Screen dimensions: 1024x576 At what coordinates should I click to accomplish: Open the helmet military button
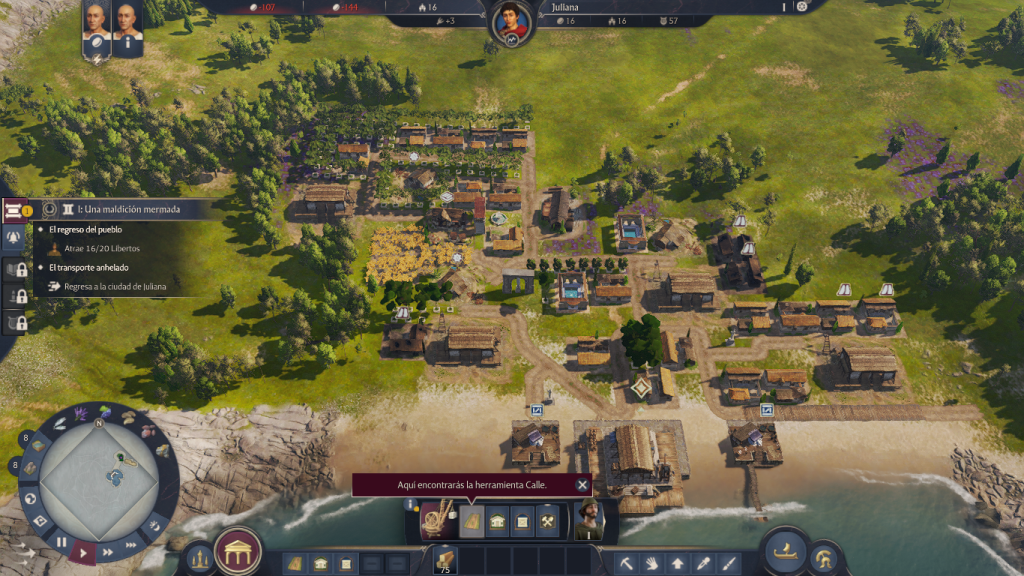(824, 557)
